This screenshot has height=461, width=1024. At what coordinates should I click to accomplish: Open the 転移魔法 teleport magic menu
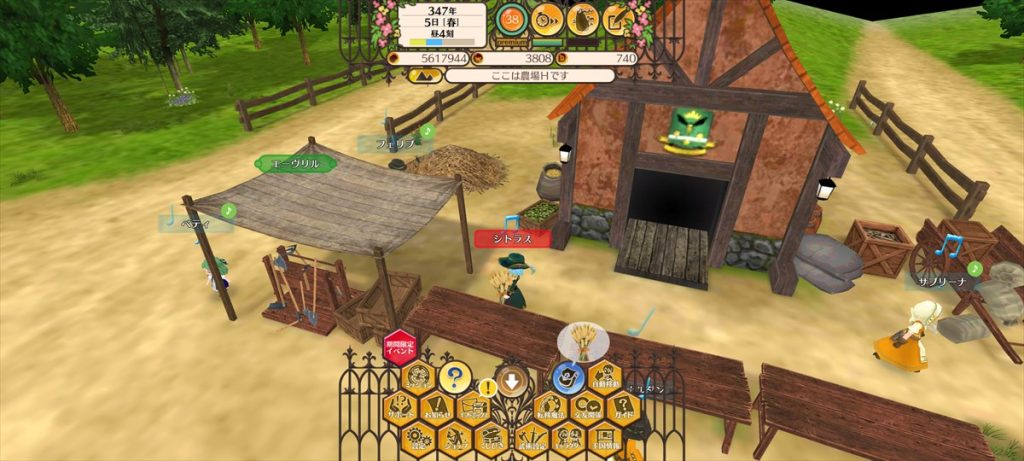551,408
